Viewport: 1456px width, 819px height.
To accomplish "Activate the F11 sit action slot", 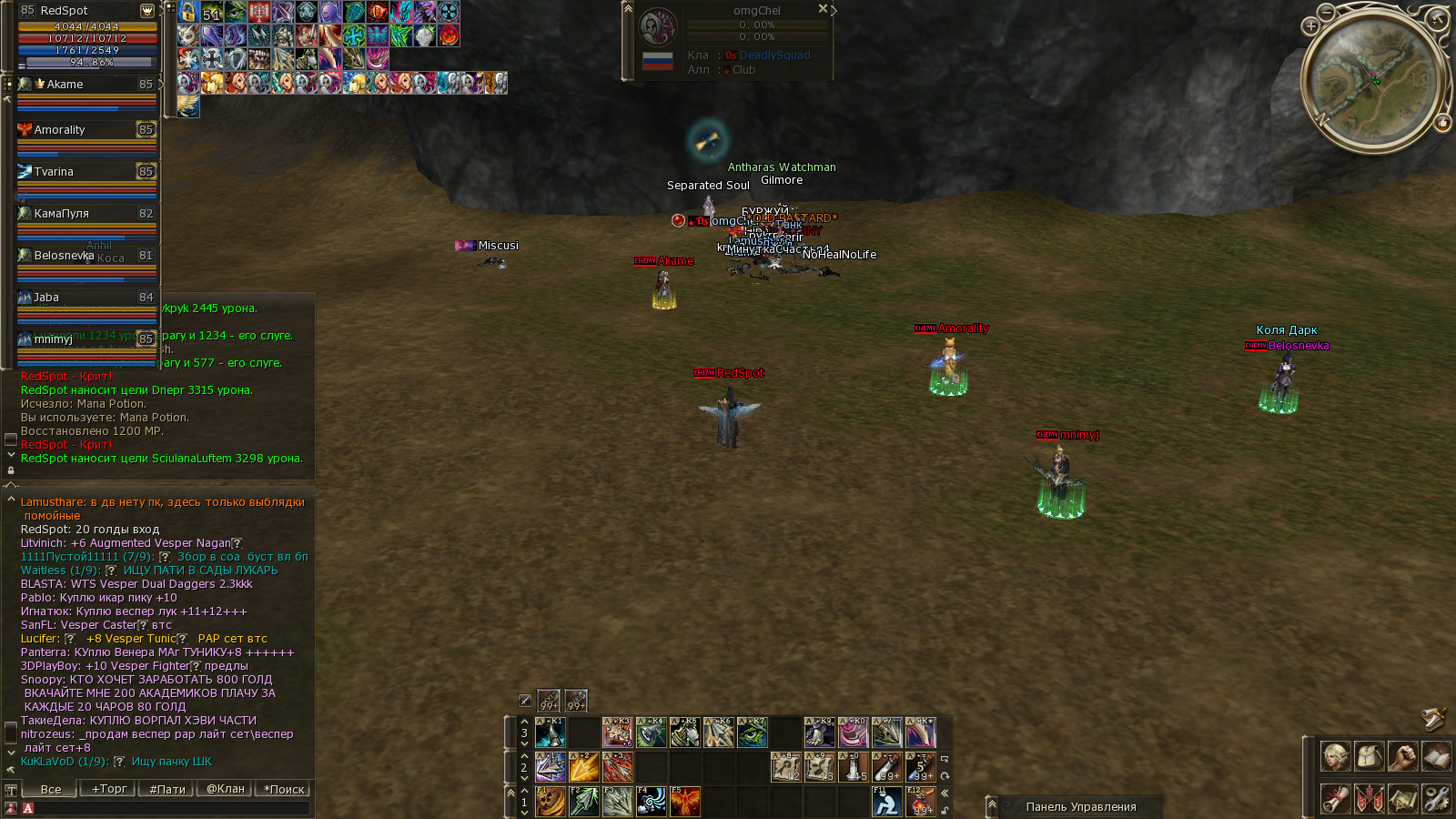I will tap(886, 802).
